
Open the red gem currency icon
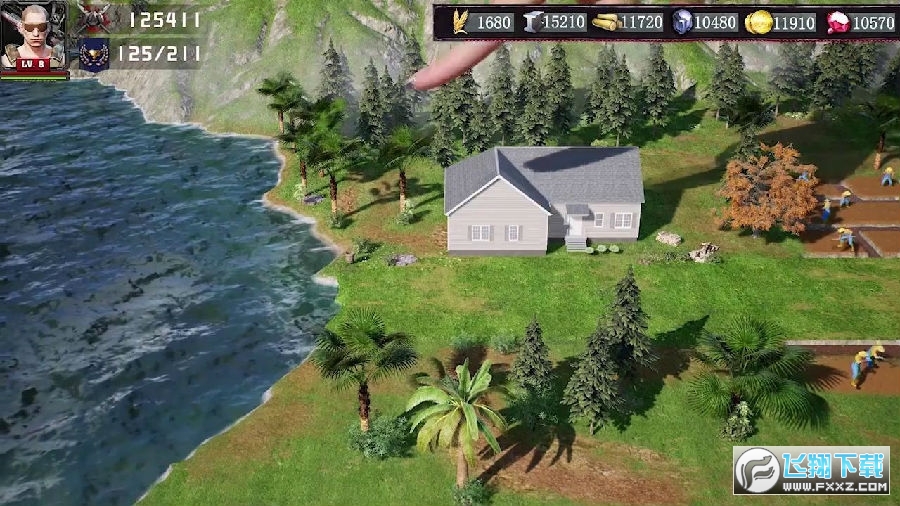(x=836, y=21)
